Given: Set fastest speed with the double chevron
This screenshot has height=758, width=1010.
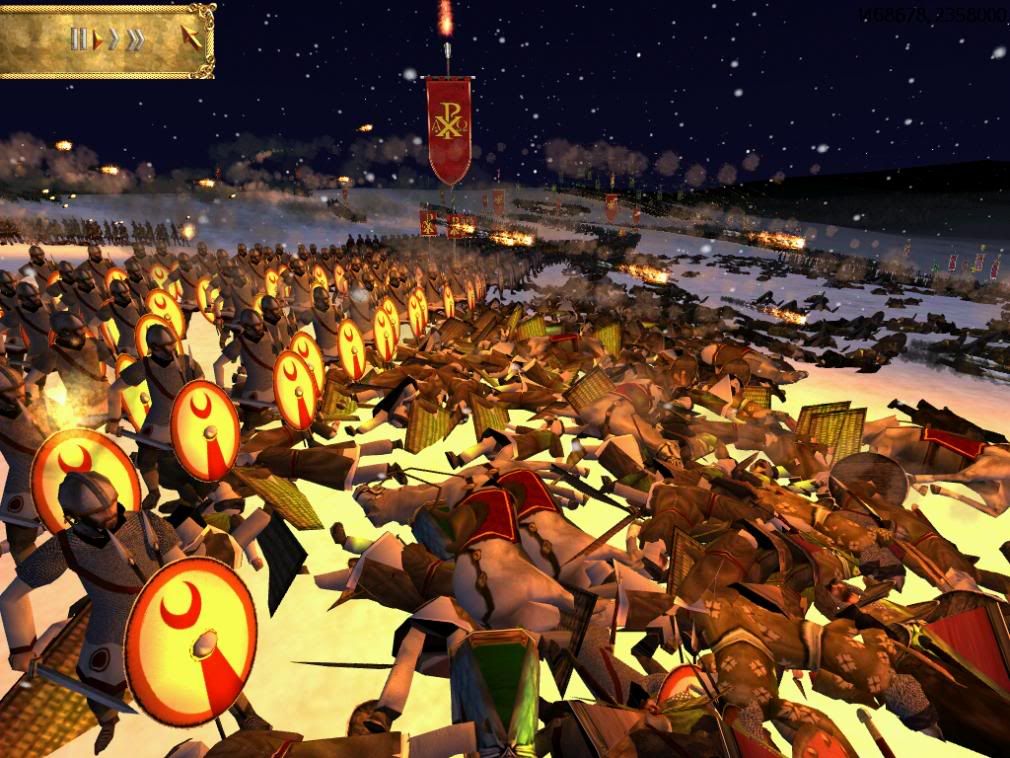Looking at the screenshot, I should pos(134,40).
